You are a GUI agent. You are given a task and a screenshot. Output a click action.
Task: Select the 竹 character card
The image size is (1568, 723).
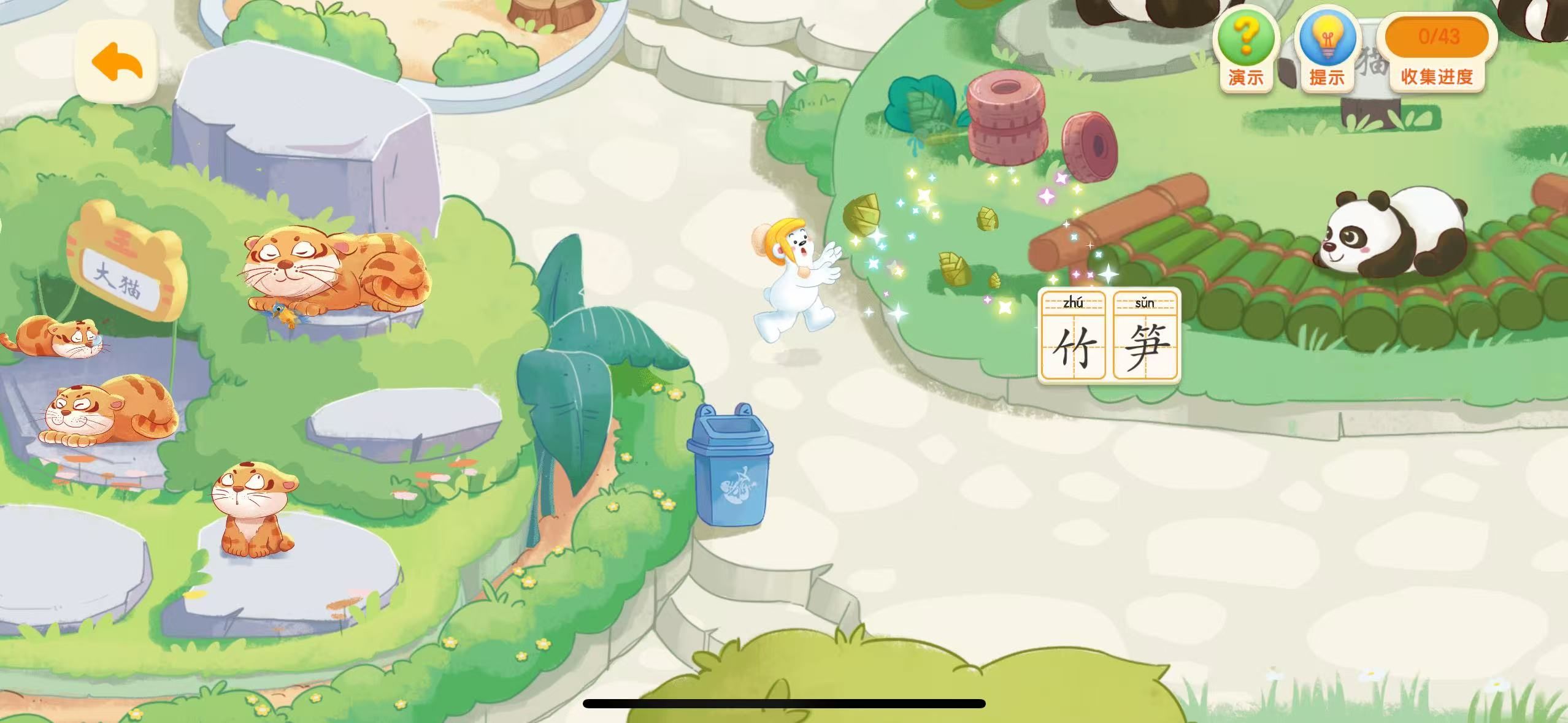pyautogui.click(x=1074, y=335)
